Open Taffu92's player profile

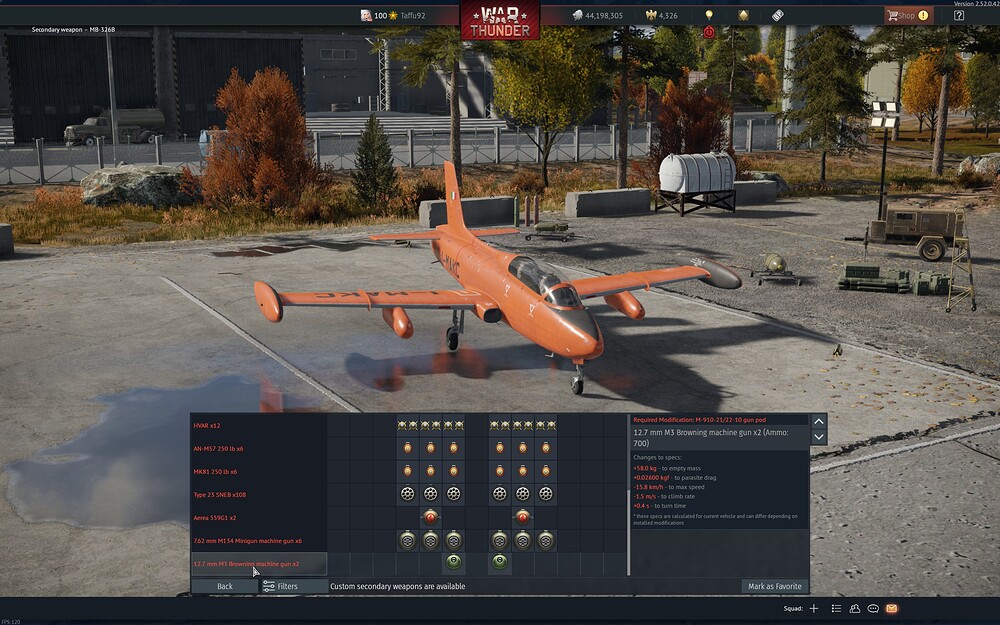407,16
